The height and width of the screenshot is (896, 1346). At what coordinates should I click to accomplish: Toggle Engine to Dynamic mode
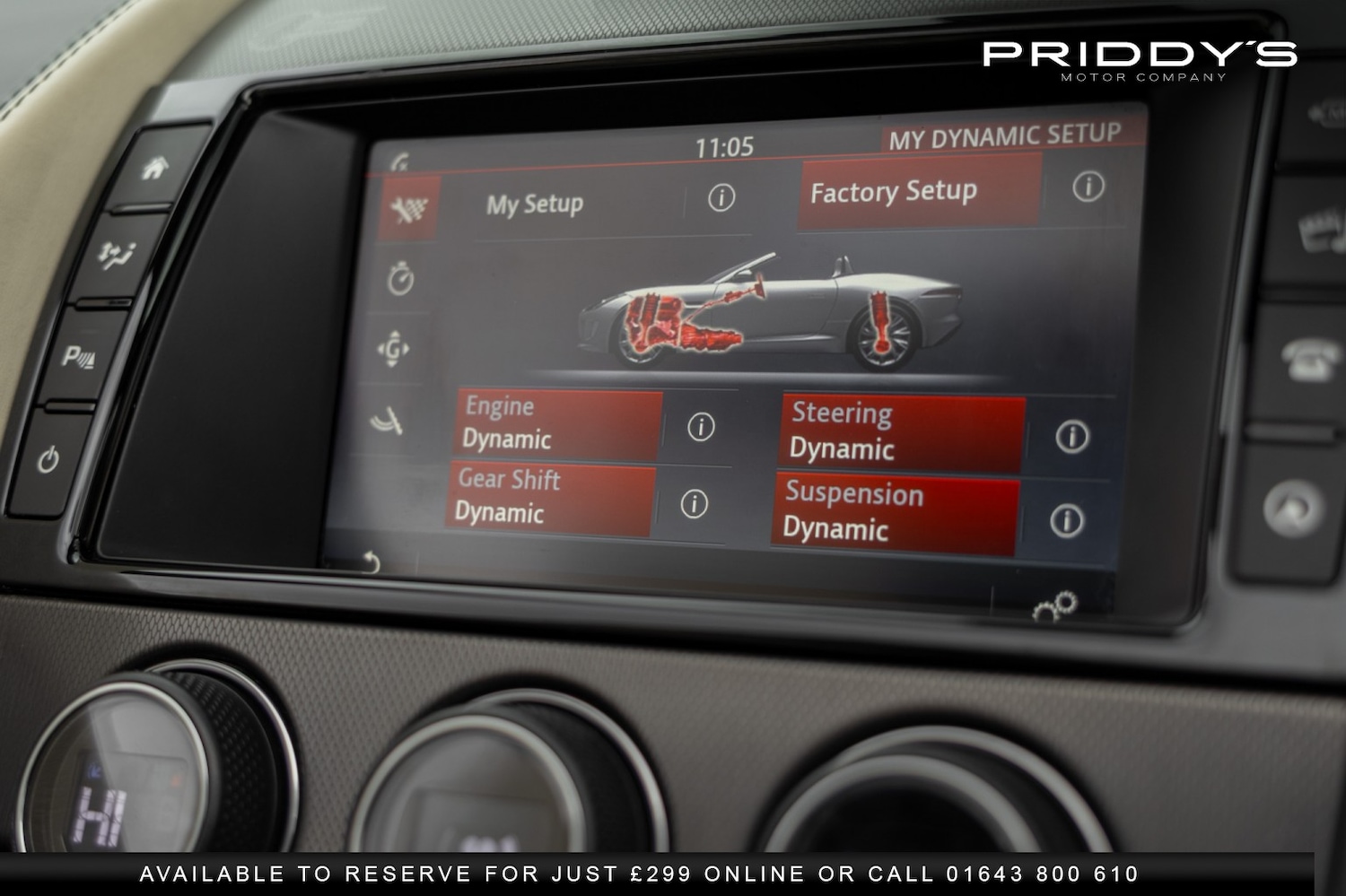point(552,423)
